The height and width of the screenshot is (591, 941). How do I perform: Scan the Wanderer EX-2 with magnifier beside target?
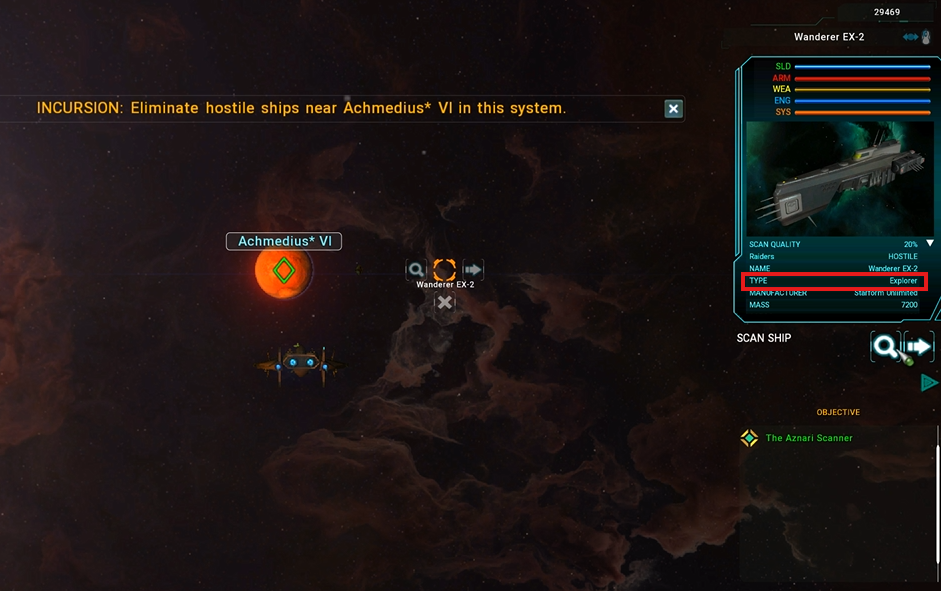416,269
